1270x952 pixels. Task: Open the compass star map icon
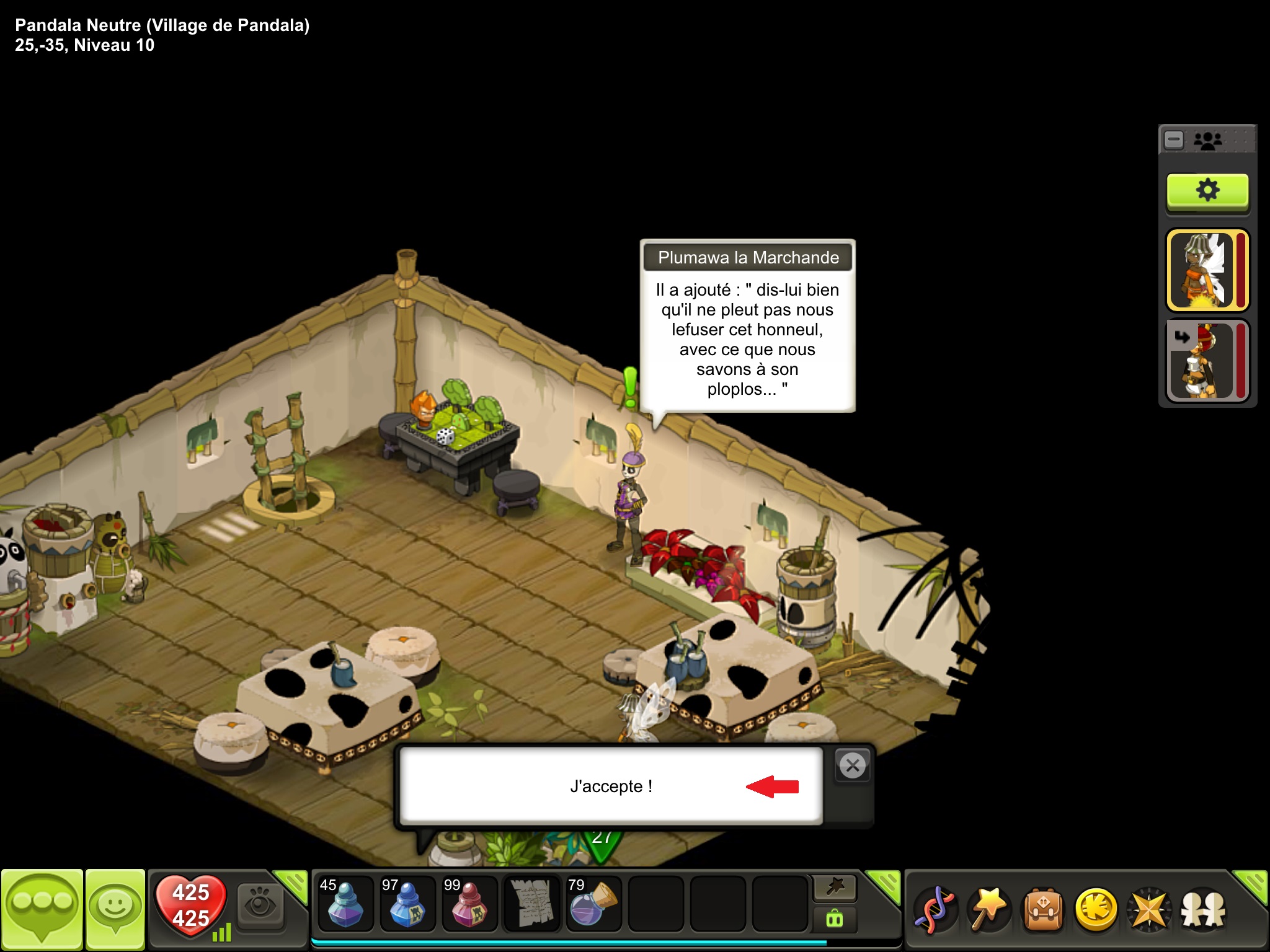click(x=1149, y=910)
